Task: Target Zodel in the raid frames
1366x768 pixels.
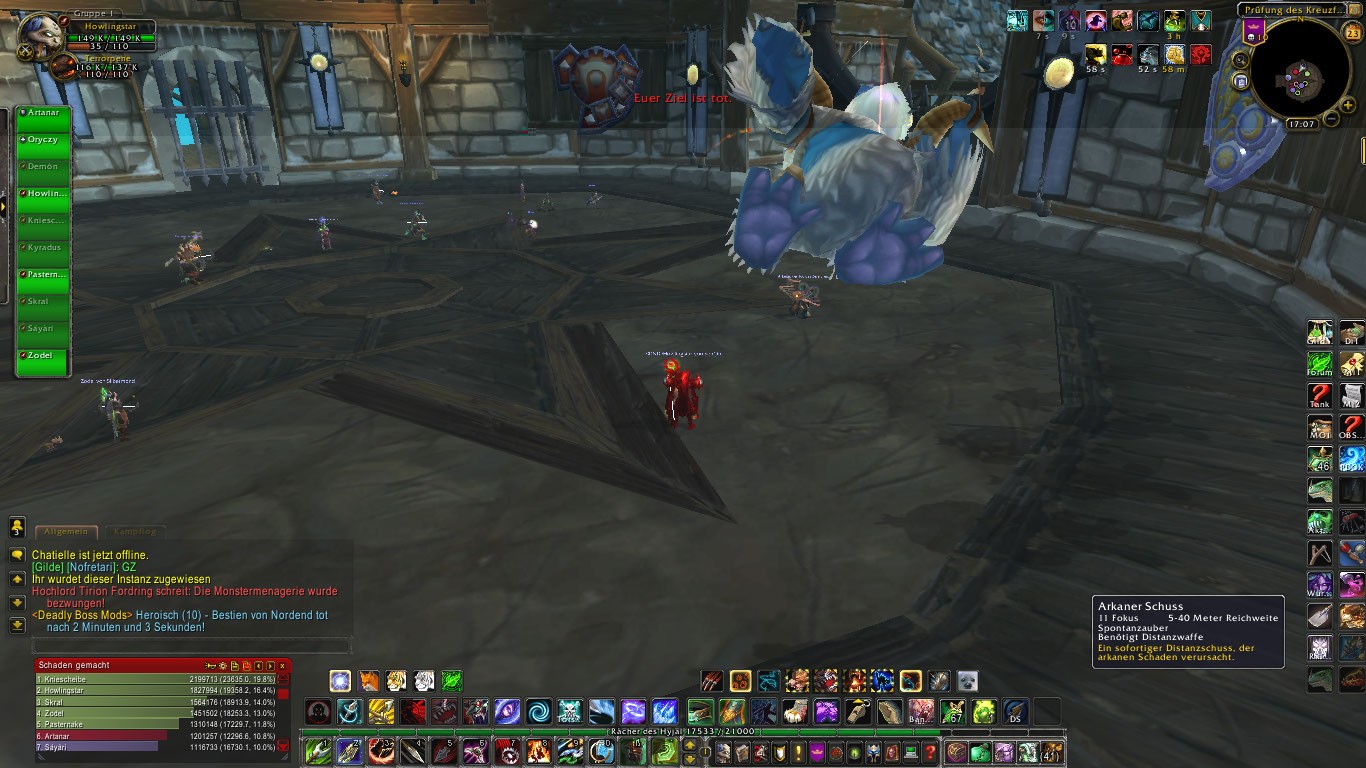Action: click(x=43, y=355)
